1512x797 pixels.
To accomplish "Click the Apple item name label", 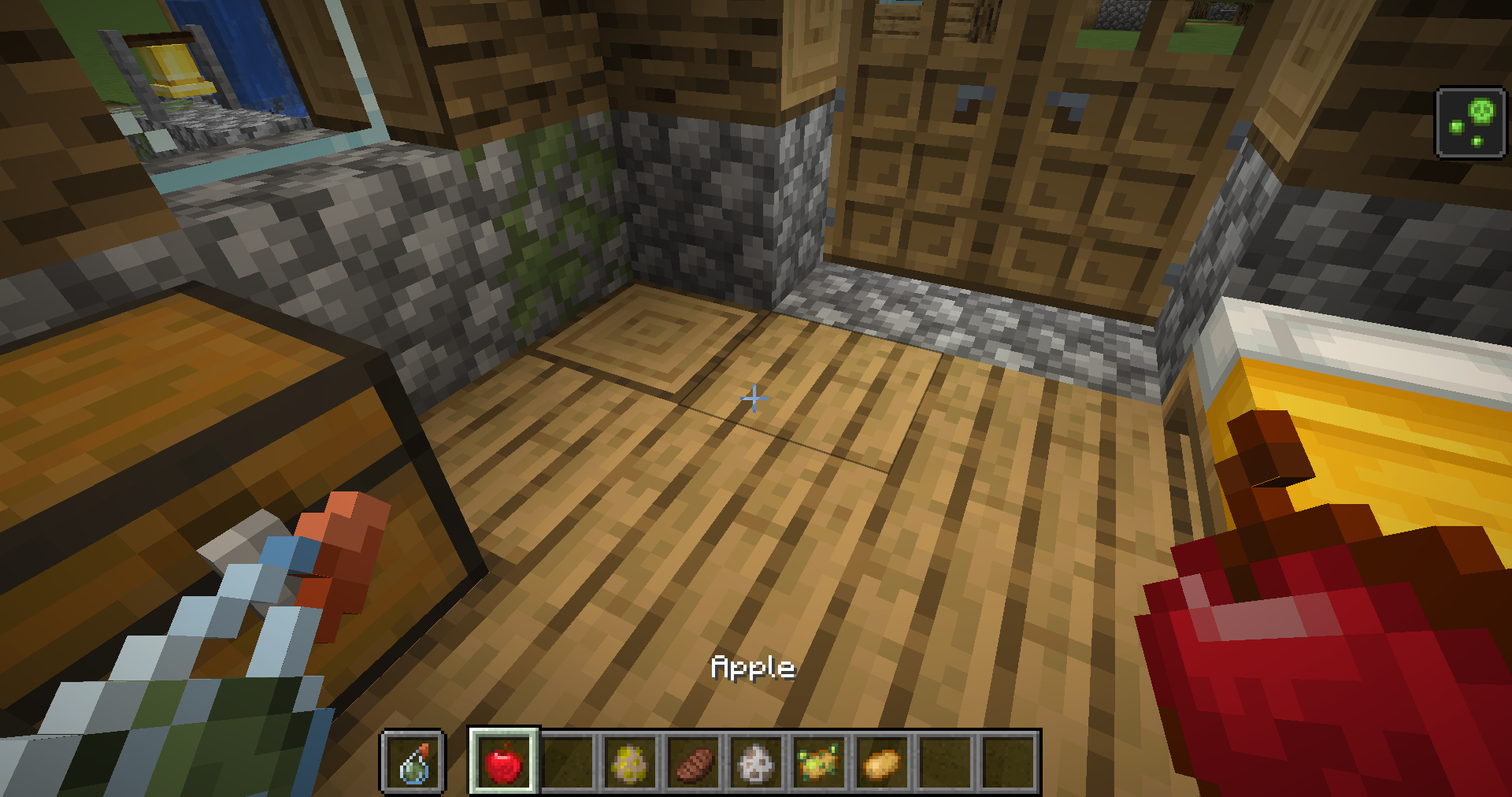I will [753, 668].
